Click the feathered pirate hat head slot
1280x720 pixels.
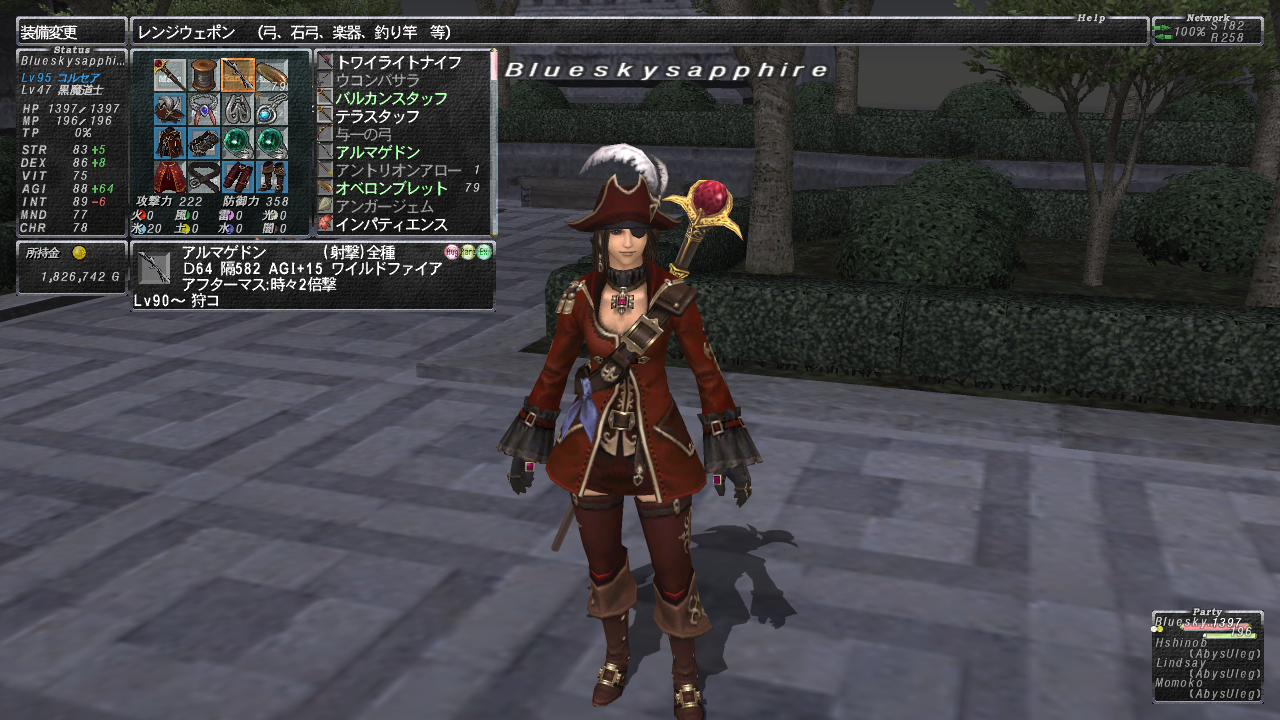[x=170, y=109]
